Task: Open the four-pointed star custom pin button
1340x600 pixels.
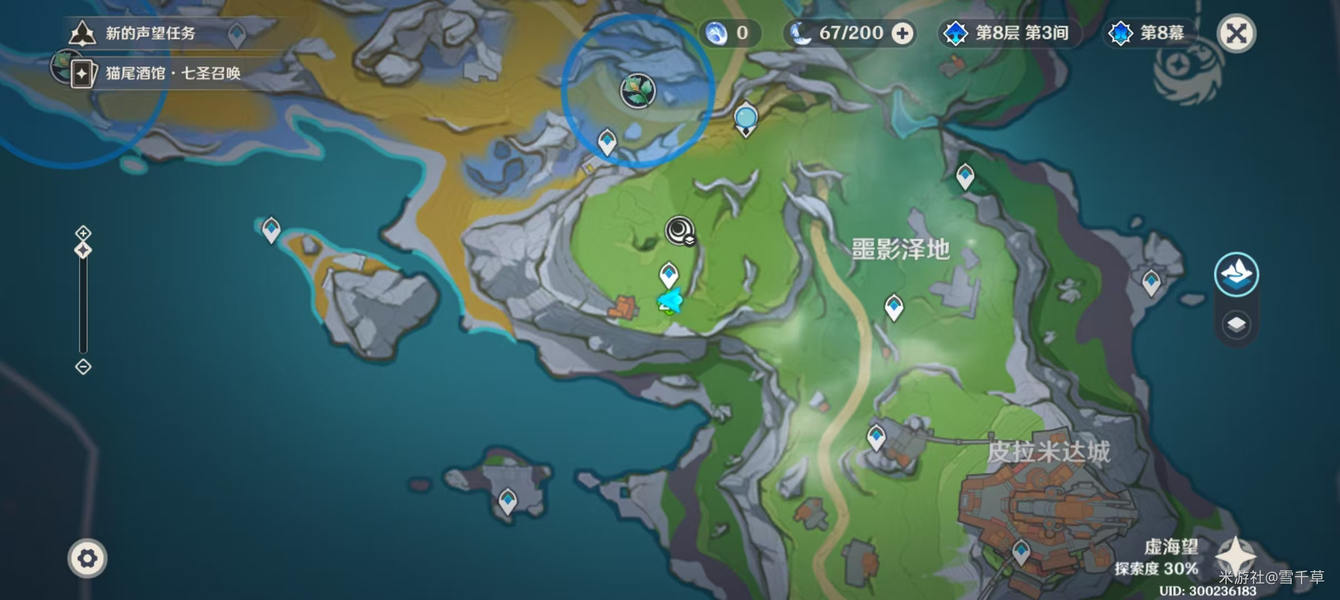Action: [1236, 556]
